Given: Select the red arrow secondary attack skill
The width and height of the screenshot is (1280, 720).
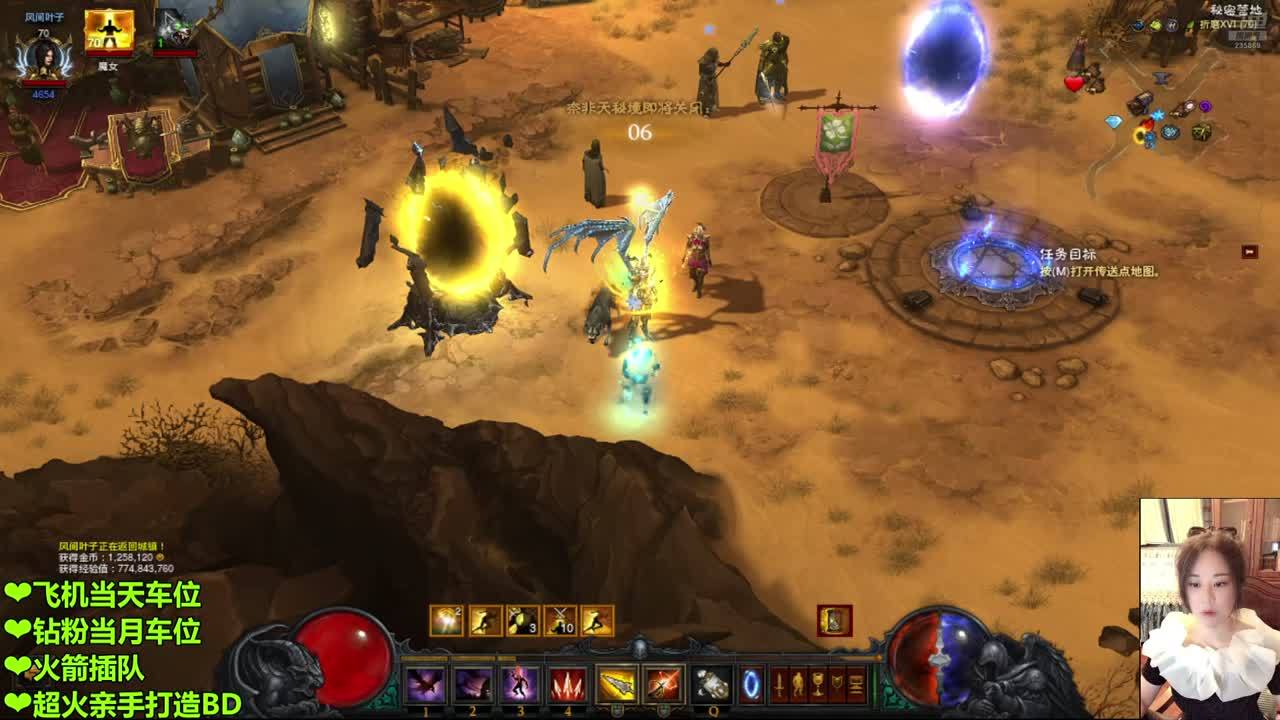Looking at the screenshot, I should click(x=663, y=685).
